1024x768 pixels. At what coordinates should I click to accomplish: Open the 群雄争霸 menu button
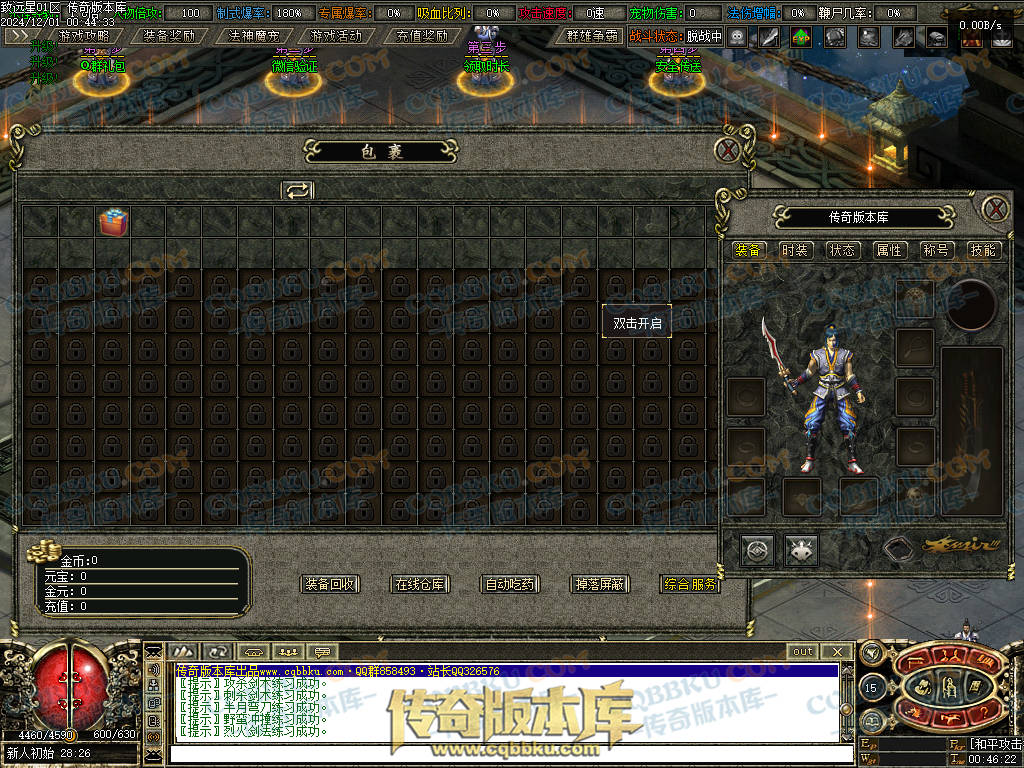[x=591, y=36]
